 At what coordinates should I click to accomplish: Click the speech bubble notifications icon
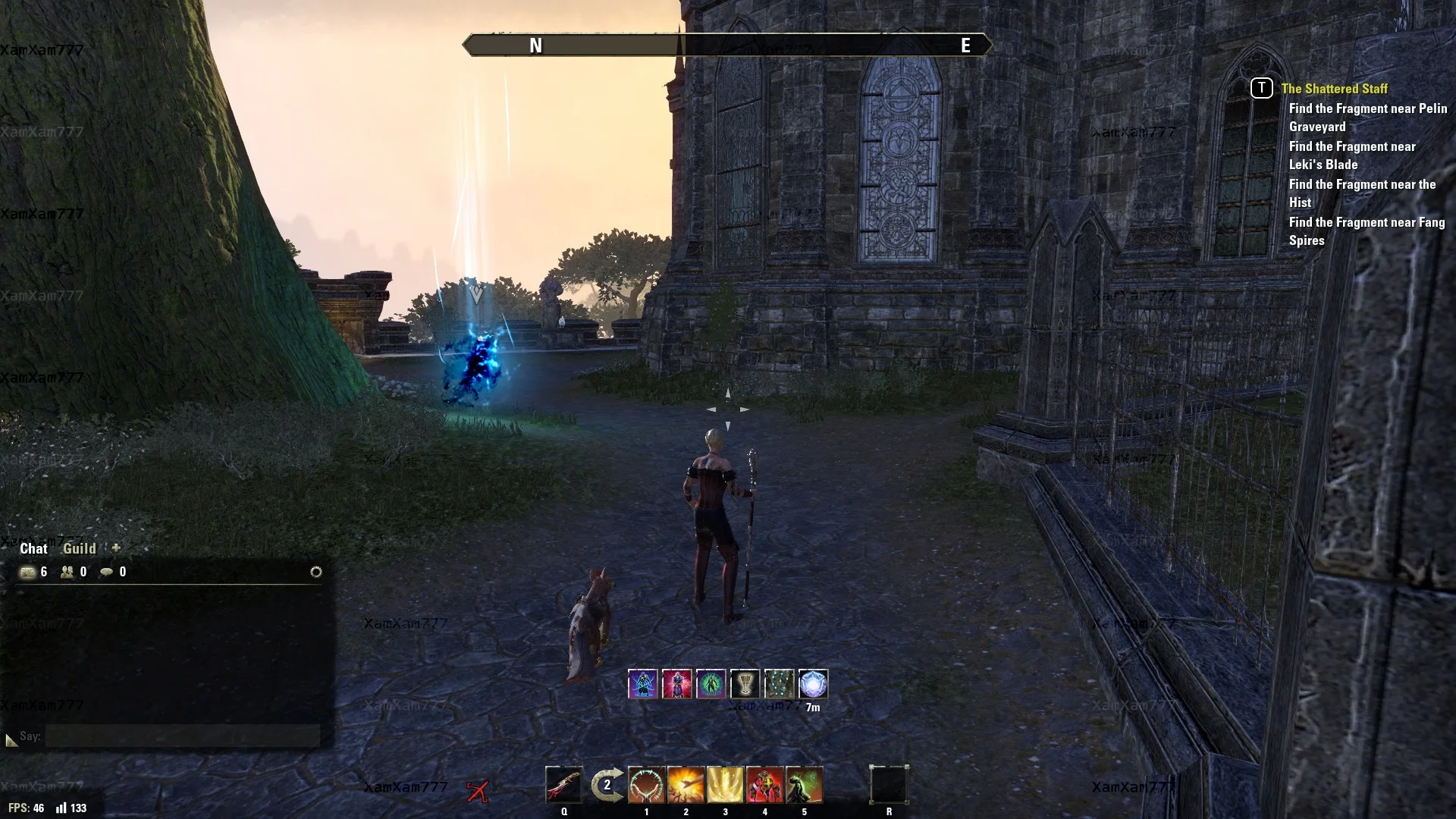click(107, 572)
